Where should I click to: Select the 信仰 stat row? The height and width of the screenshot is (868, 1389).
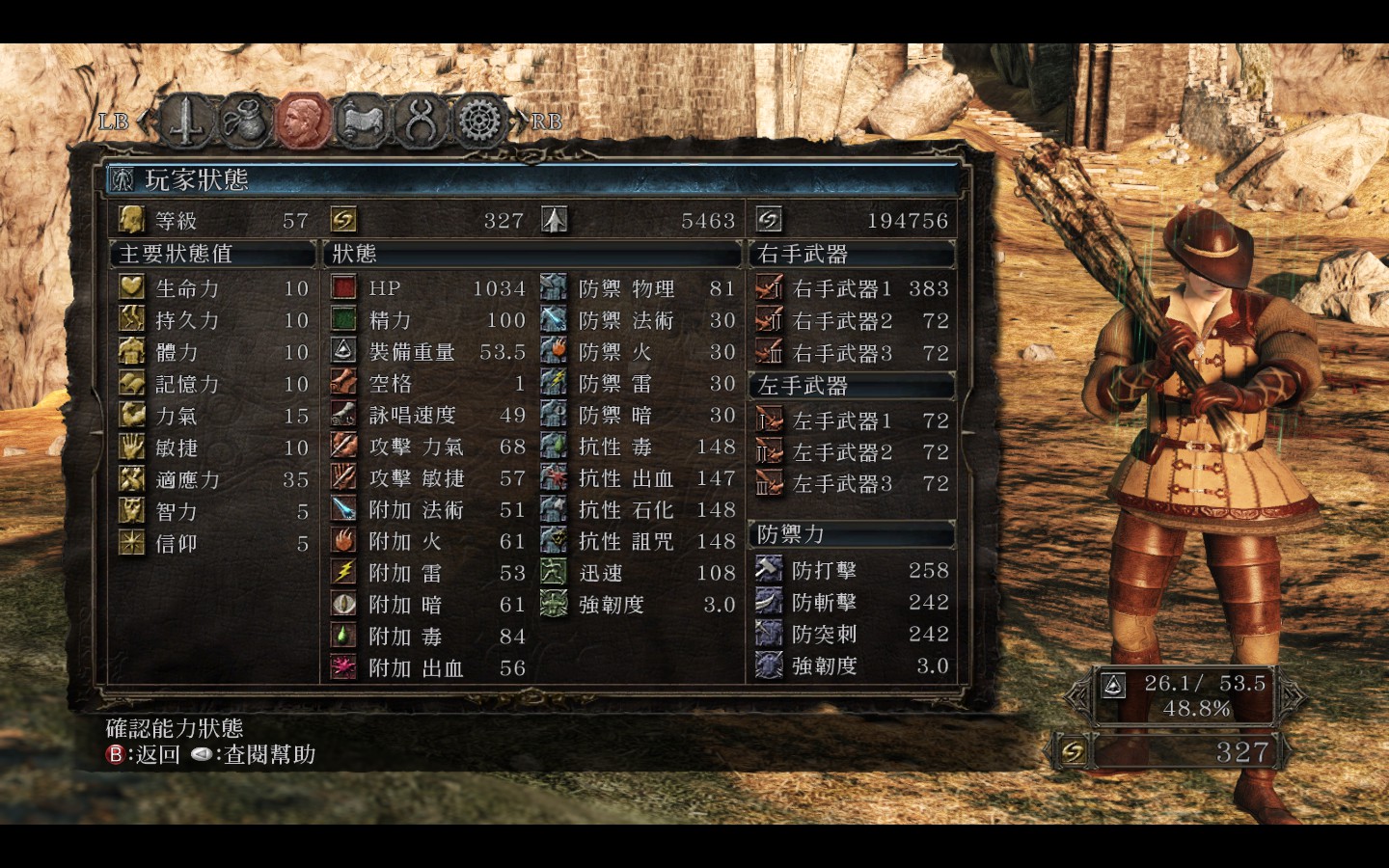click(x=213, y=543)
